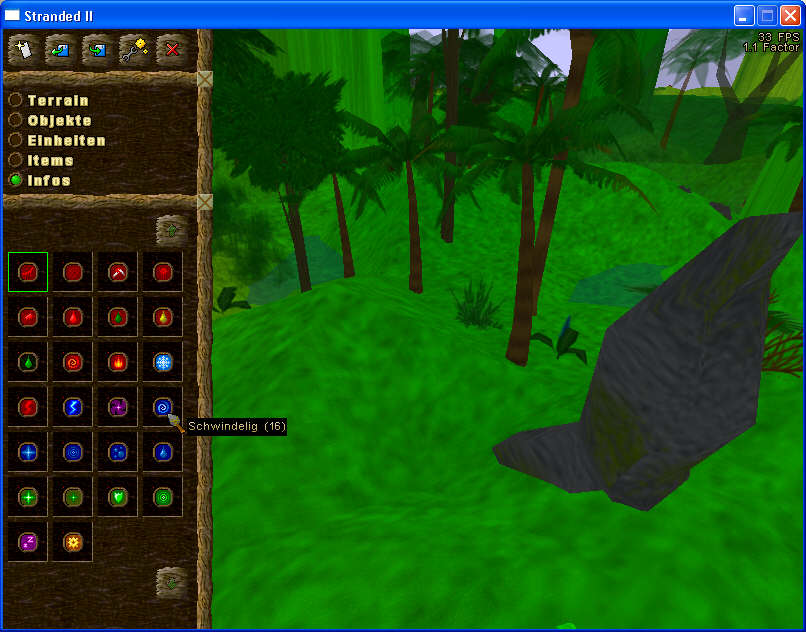Screen dimensions: 806x632
Task: Select the blue lightning bolt state icon
Action: point(72,407)
